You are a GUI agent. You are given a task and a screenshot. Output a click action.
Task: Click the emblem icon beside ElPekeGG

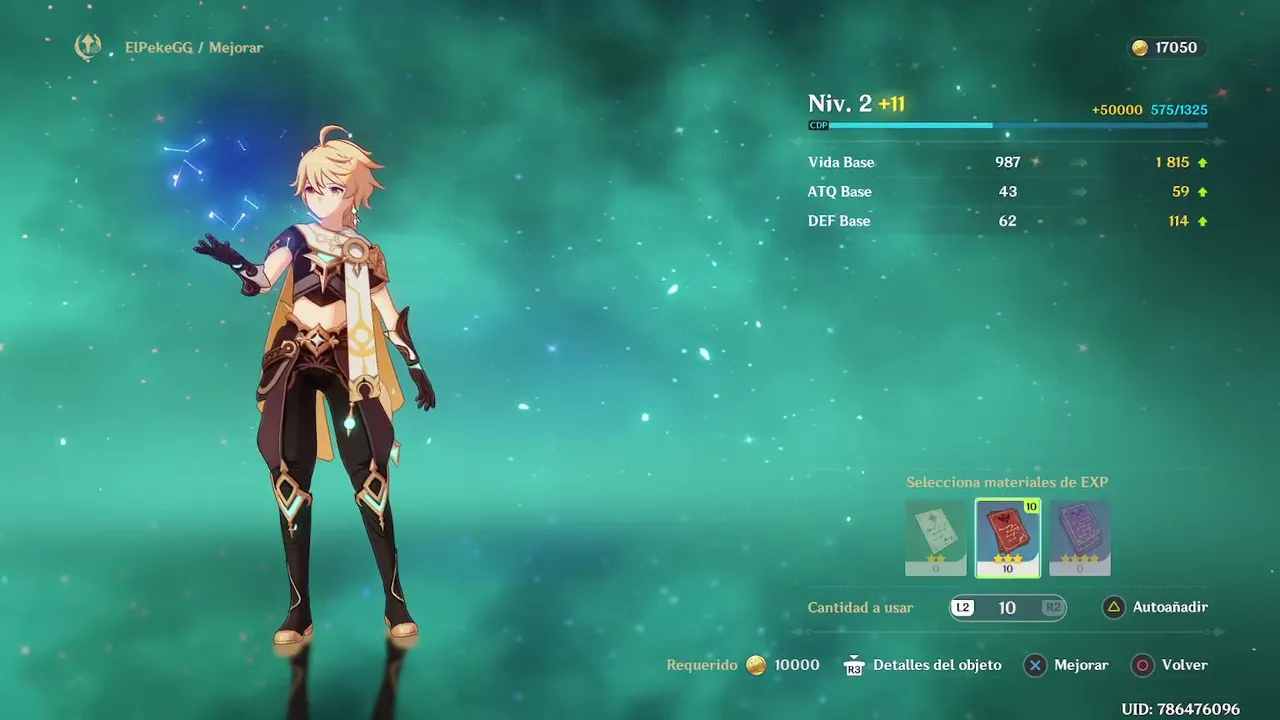[88, 47]
